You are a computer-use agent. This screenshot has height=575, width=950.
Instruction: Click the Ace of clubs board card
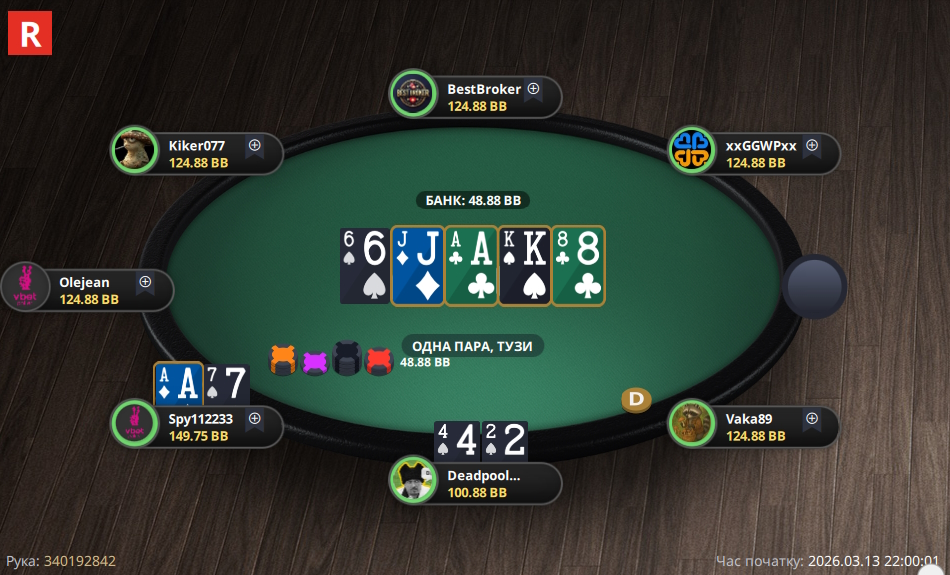[470, 265]
